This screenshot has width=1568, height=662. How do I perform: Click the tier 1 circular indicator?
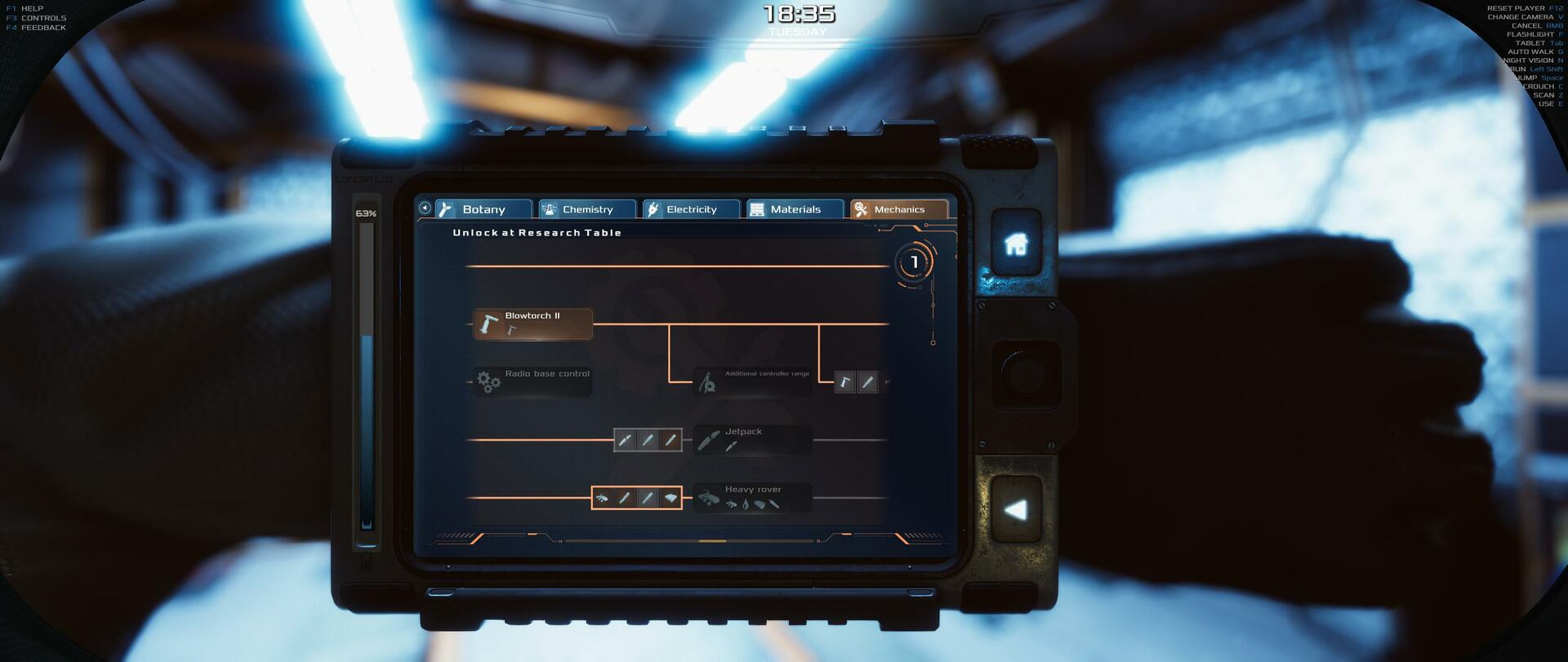[914, 262]
